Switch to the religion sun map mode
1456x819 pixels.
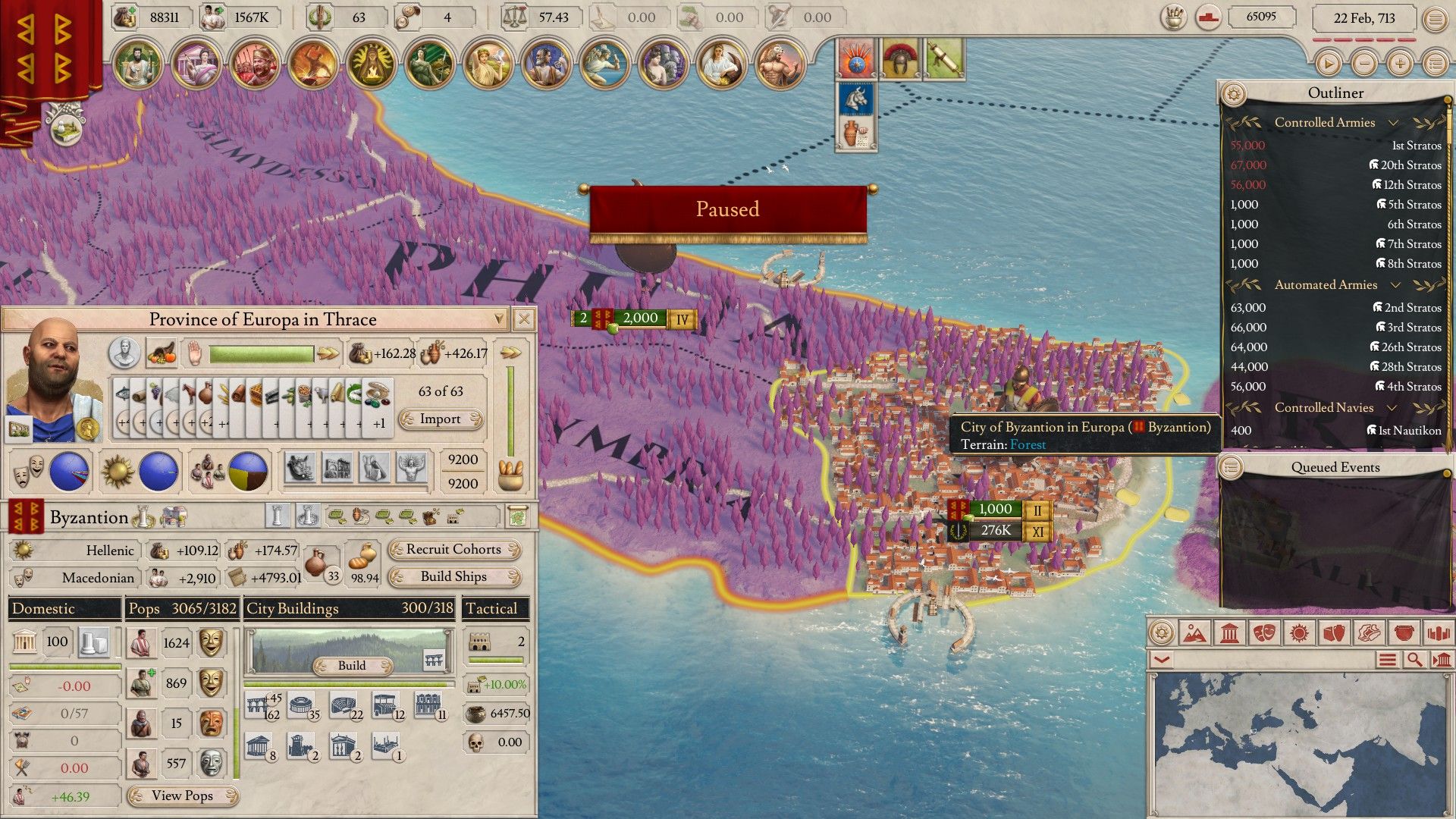[1299, 632]
